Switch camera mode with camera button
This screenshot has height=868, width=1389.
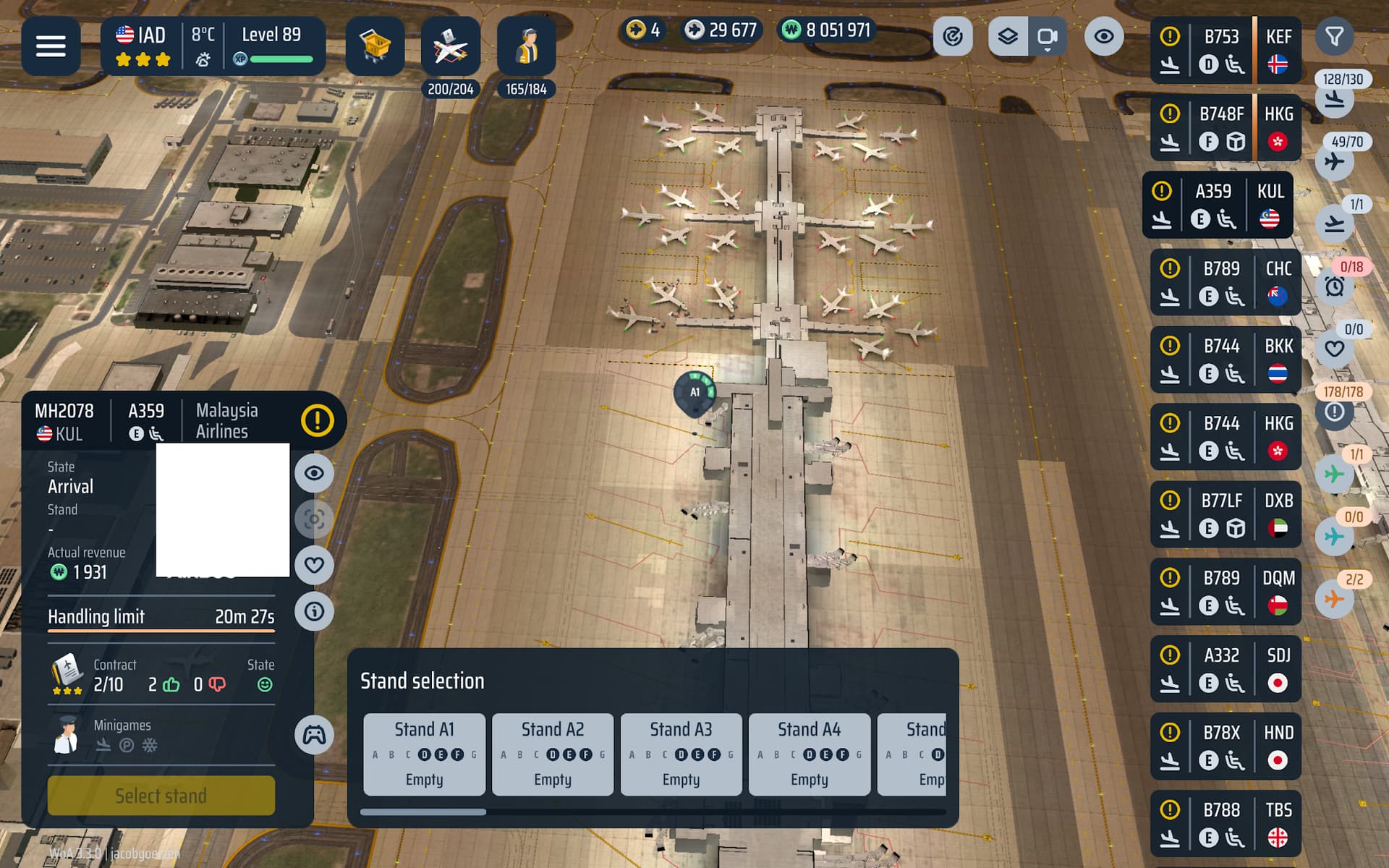tap(1047, 36)
